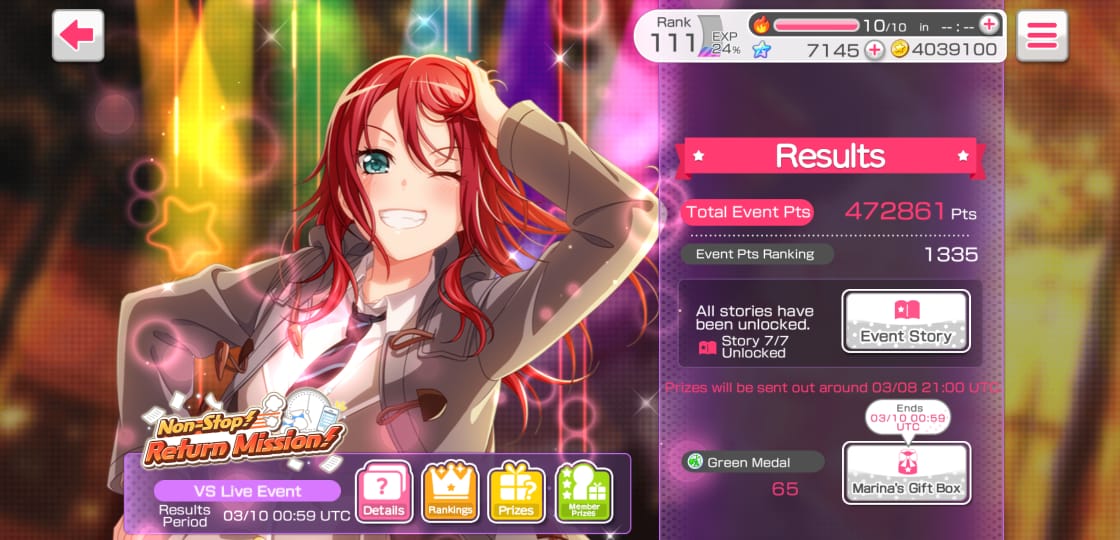The width and height of the screenshot is (1120, 540).
Task: Show event Details
Action: click(384, 493)
